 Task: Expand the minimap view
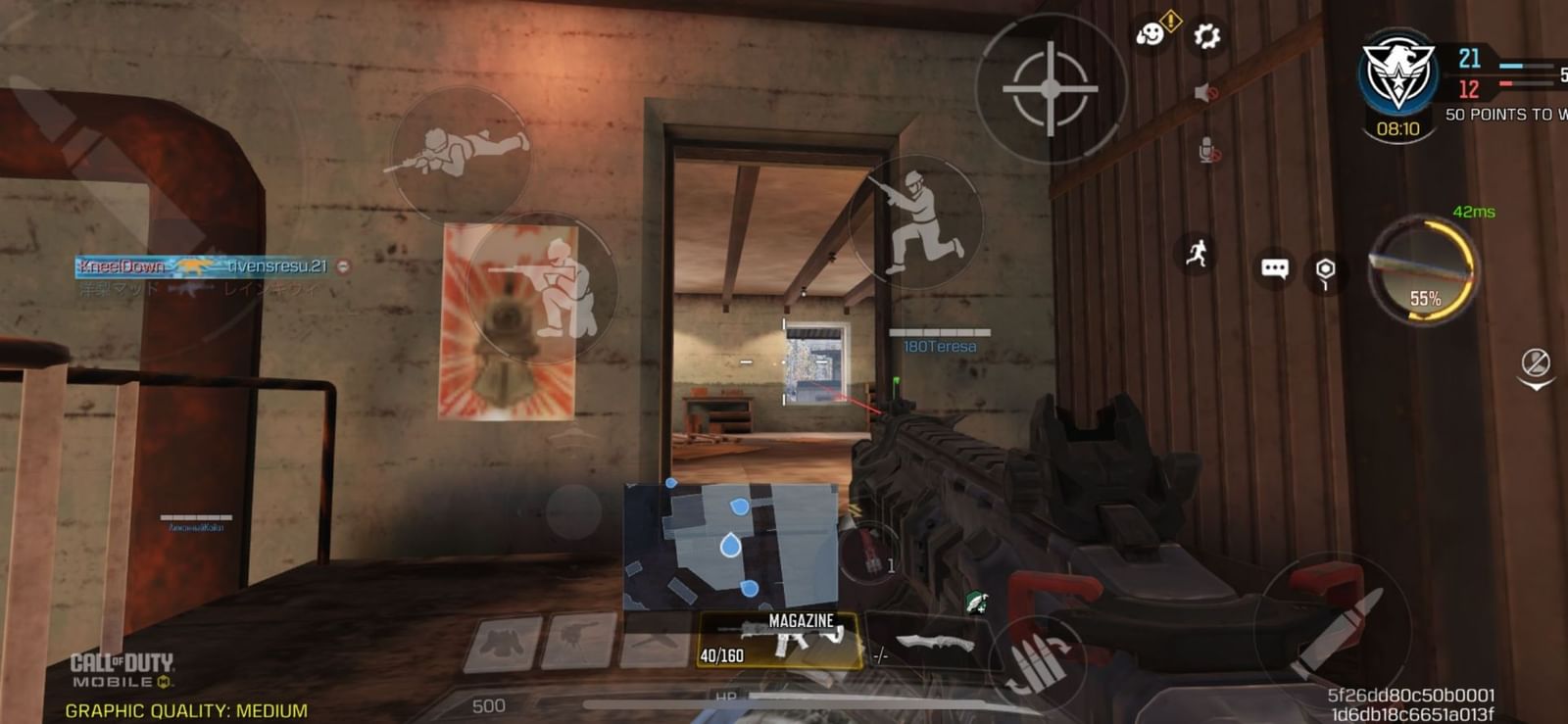730,544
